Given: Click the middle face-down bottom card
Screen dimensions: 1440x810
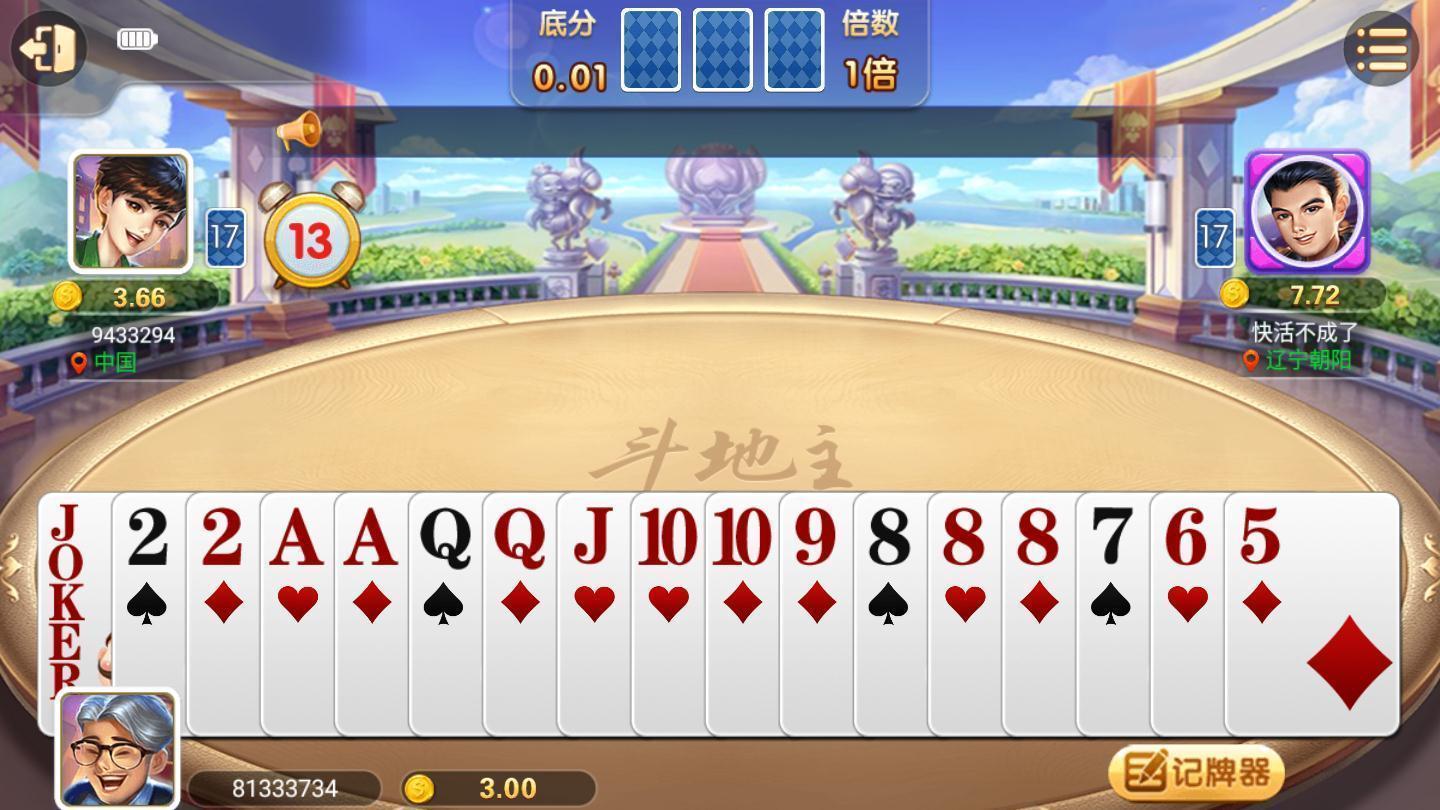Looking at the screenshot, I should [722, 50].
